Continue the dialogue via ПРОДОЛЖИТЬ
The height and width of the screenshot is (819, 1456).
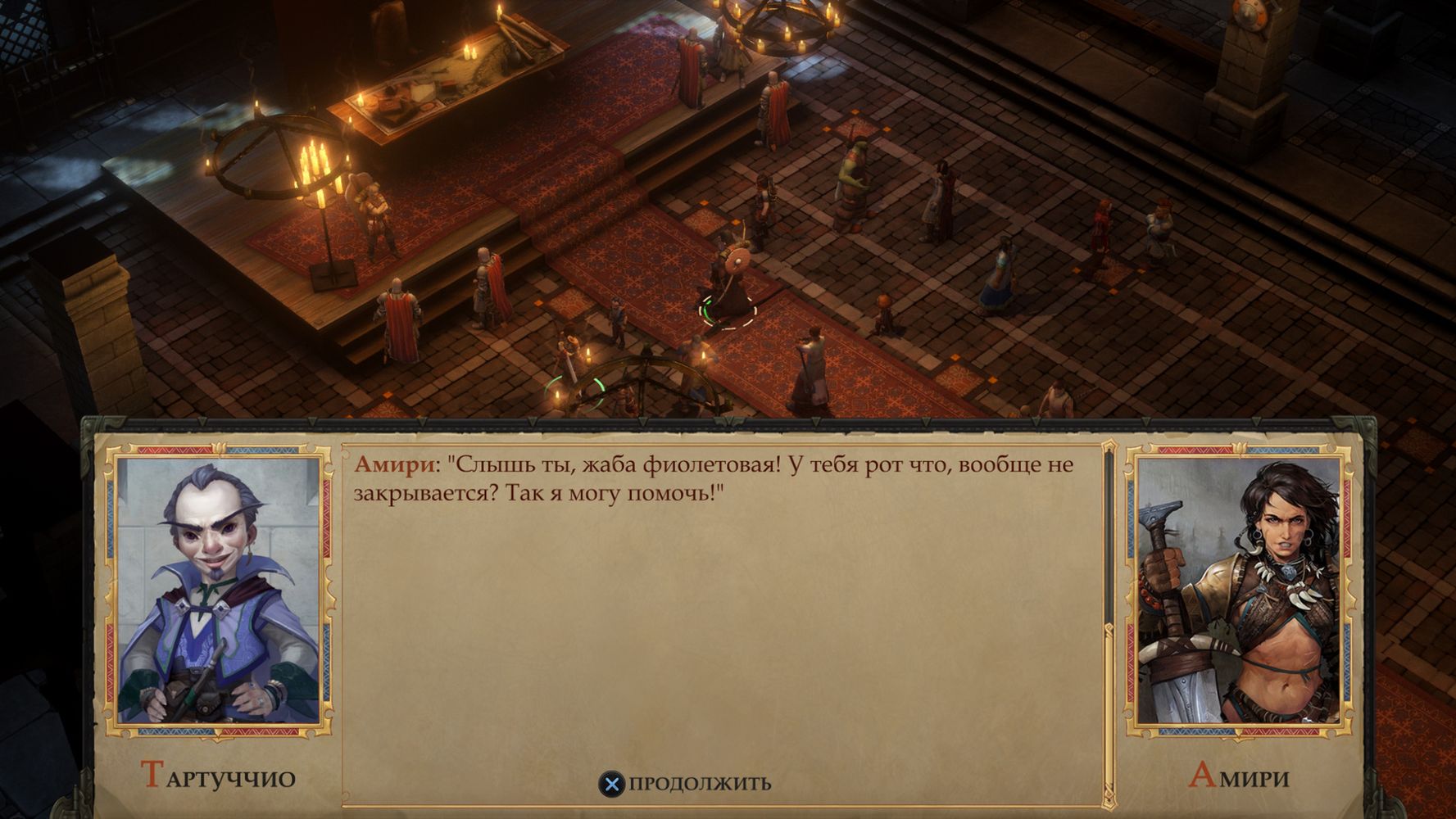coord(687,784)
